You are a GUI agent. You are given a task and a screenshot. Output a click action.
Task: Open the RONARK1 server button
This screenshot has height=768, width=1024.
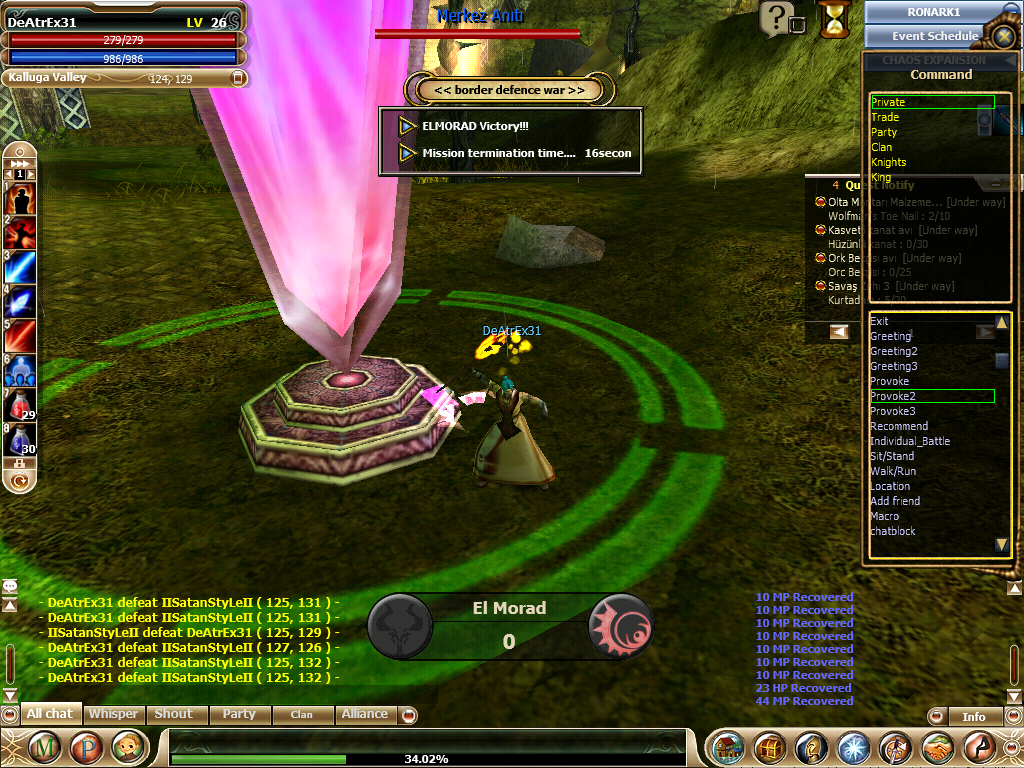pyautogui.click(x=934, y=12)
